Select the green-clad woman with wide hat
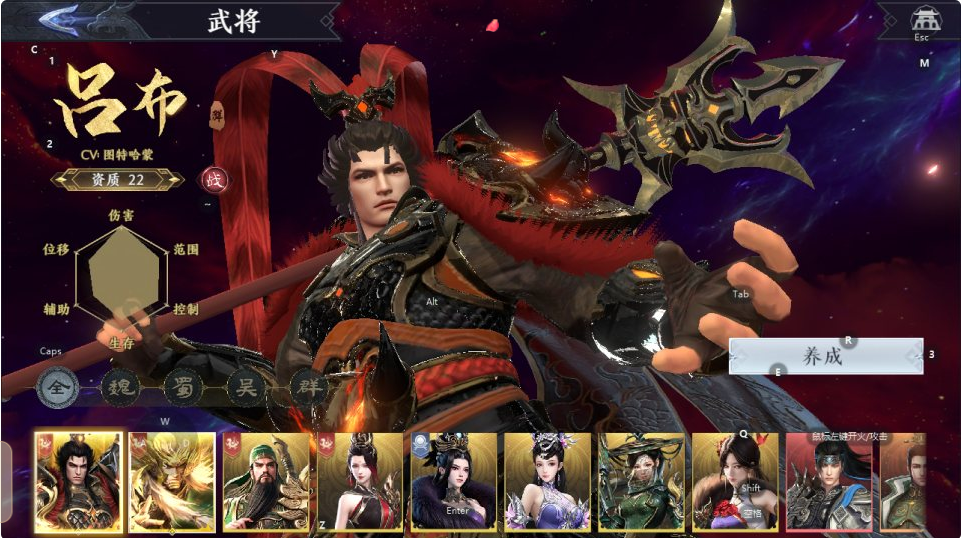The height and width of the screenshot is (538, 962). point(641,482)
